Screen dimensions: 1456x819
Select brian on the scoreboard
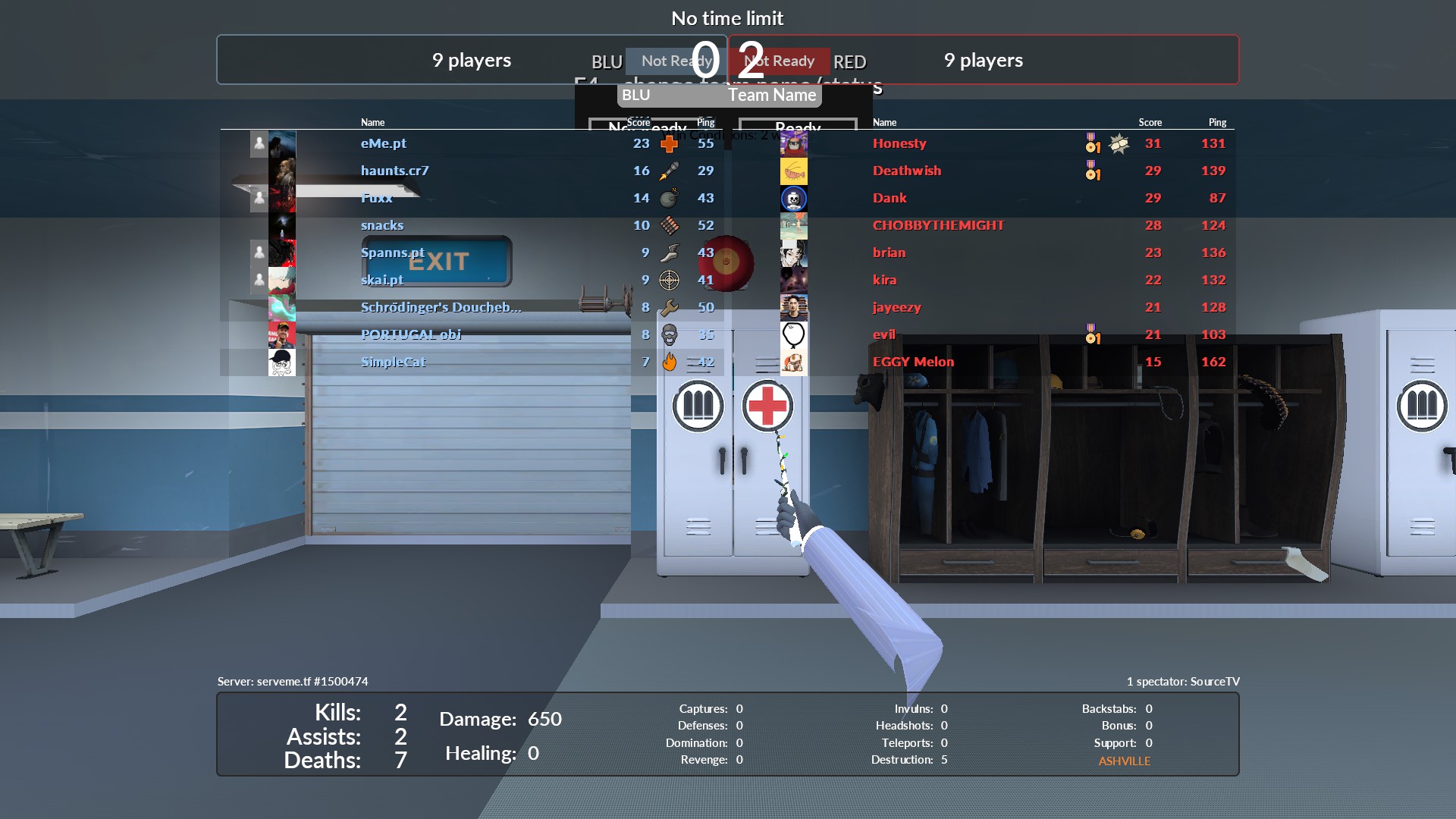tap(889, 253)
